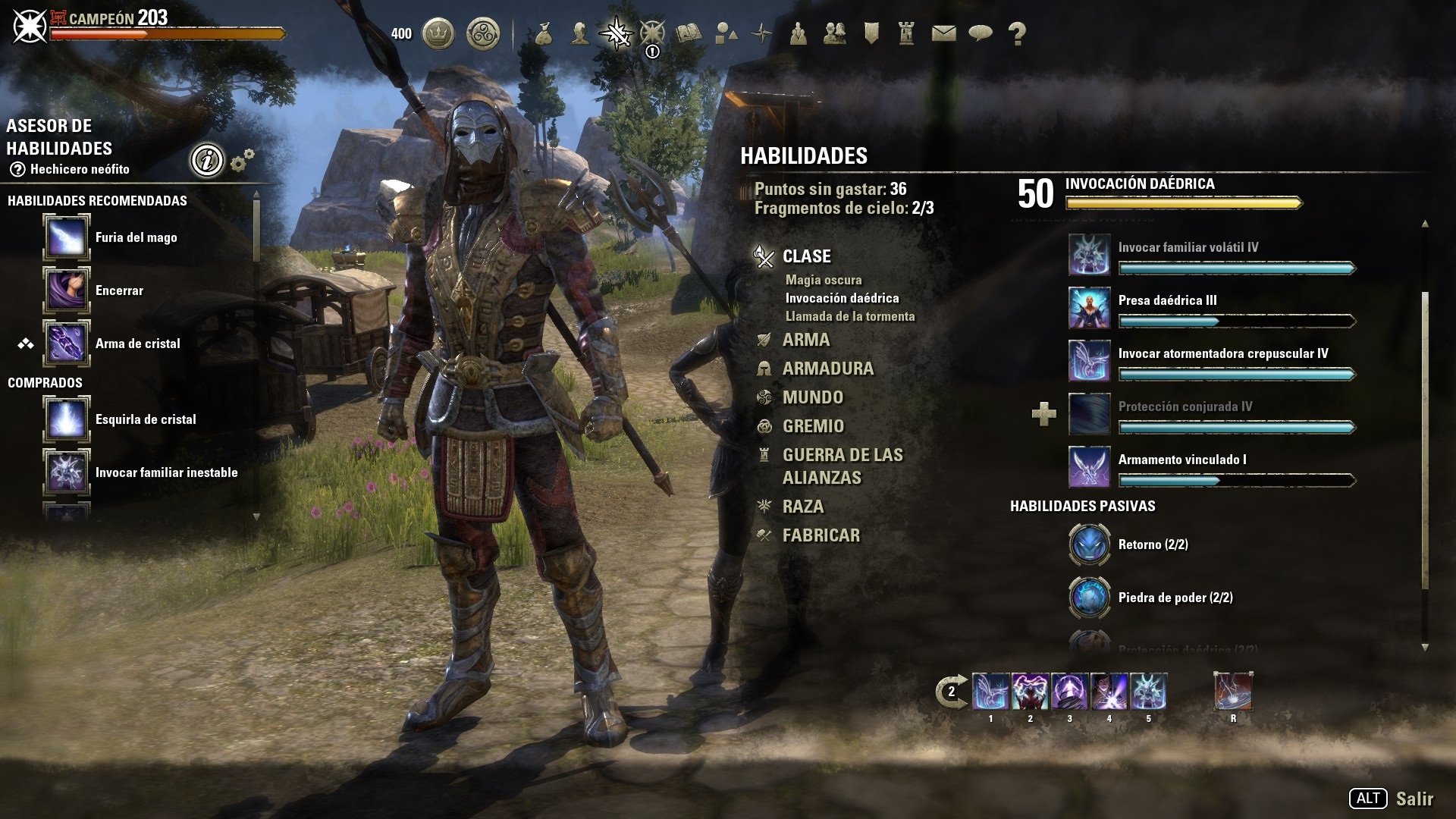The height and width of the screenshot is (819, 1456).
Task: Open the Magia oscura skill line
Action: [824, 280]
